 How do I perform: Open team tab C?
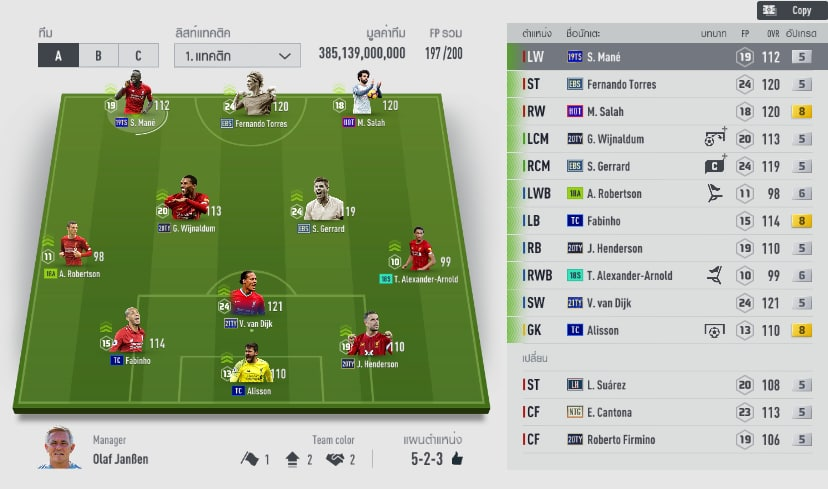coord(138,55)
